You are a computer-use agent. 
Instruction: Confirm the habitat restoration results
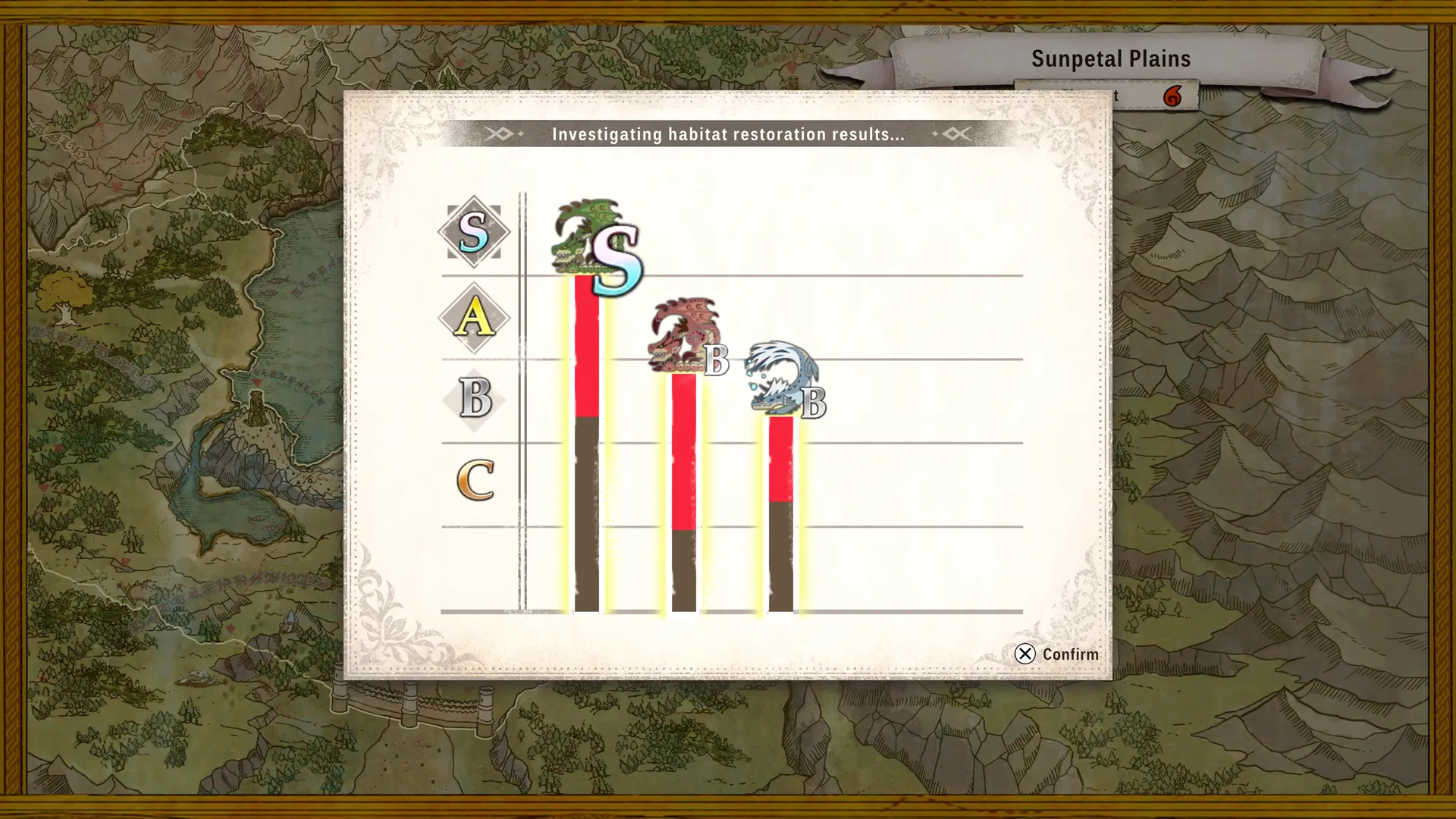(1056, 654)
